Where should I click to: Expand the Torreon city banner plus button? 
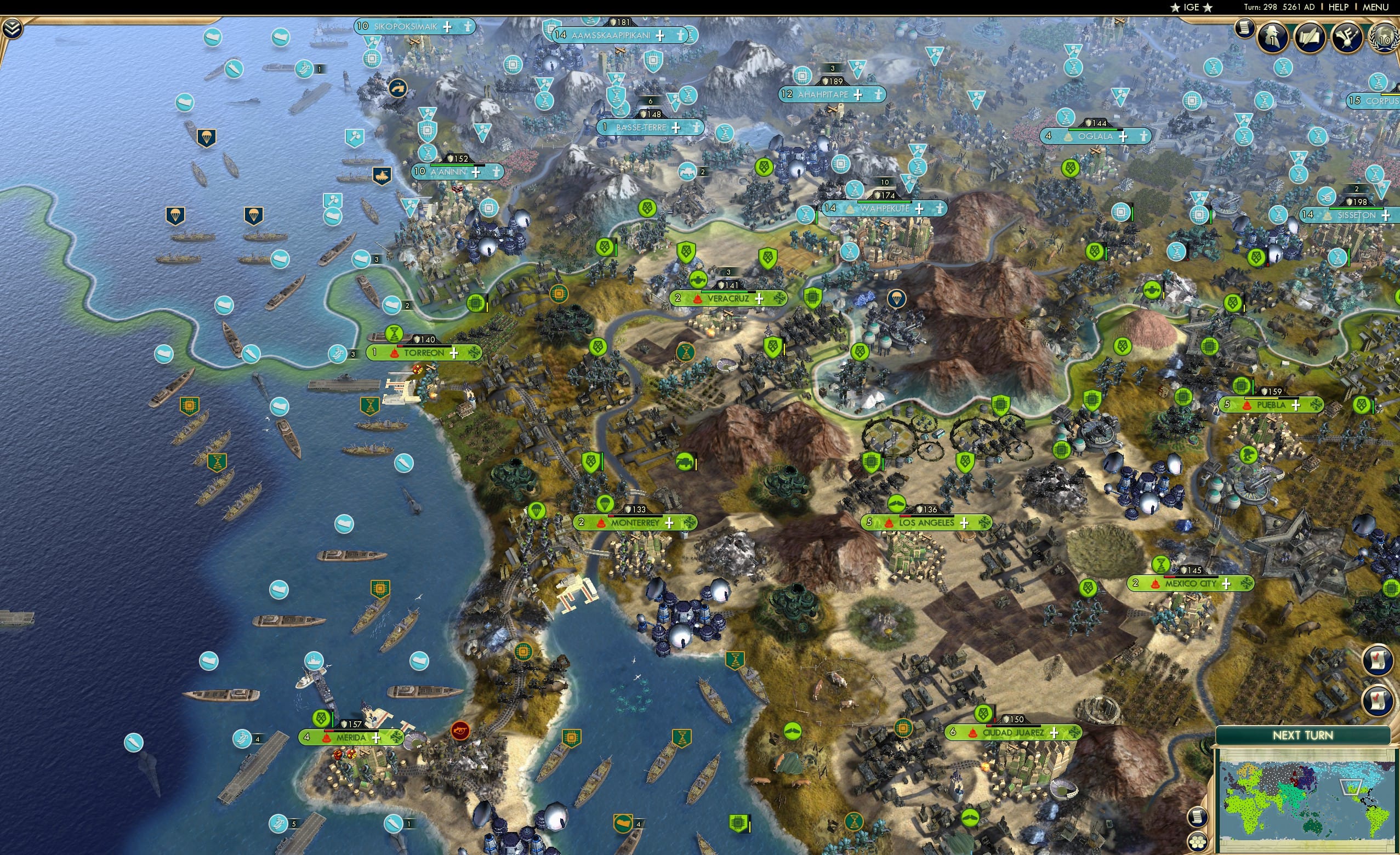[454, 354]
